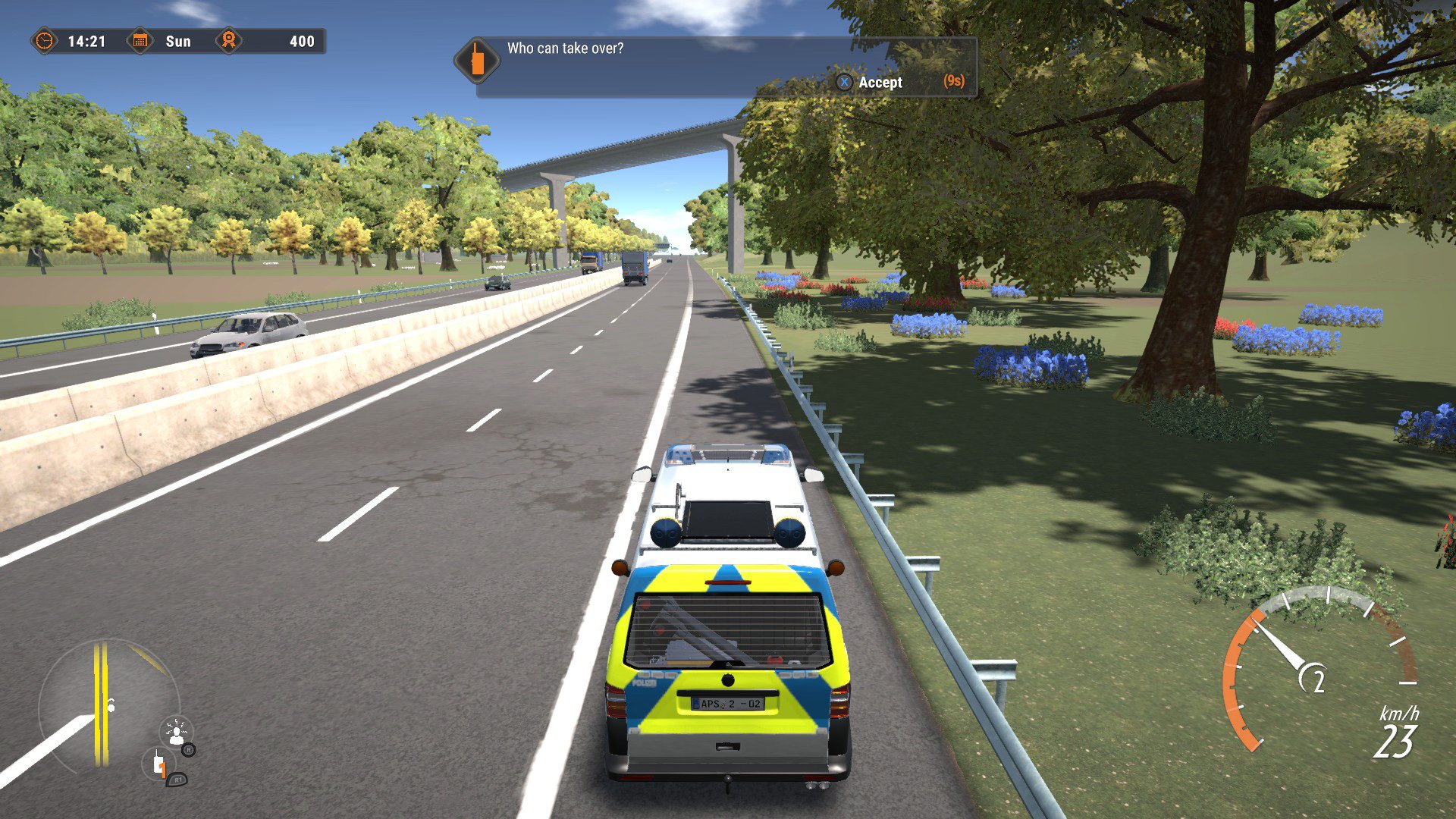1456x819 pixels.
Task: Click the medal icon beside the 400 score
Action: coord(227,41)
